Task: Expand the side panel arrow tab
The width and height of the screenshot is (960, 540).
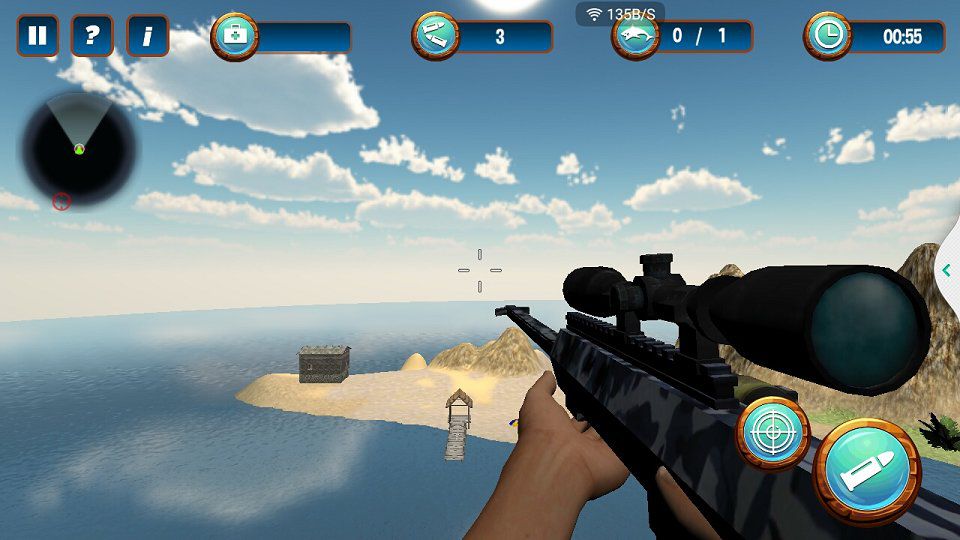Action: 946,270
